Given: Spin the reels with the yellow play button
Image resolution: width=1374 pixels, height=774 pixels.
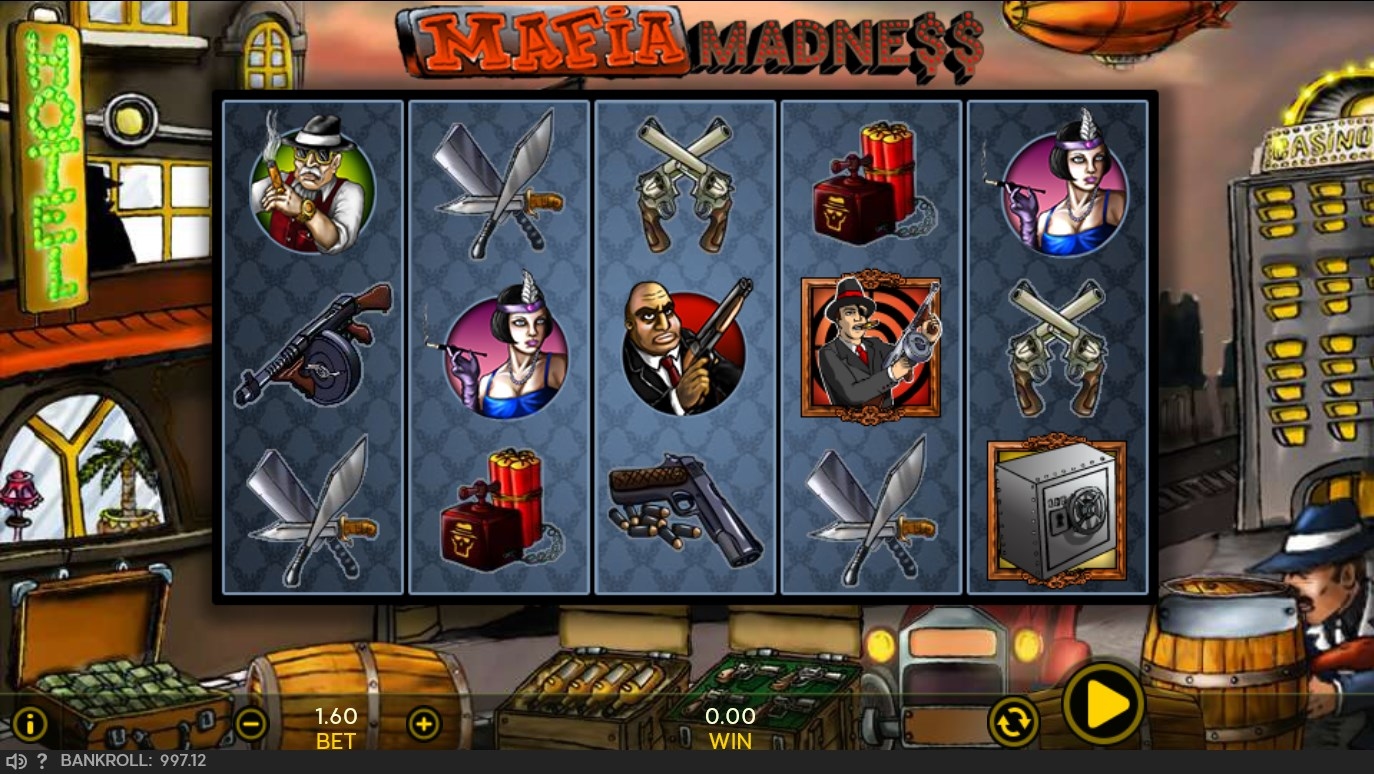Looking at the screenshot, I should click(1103, 704).
